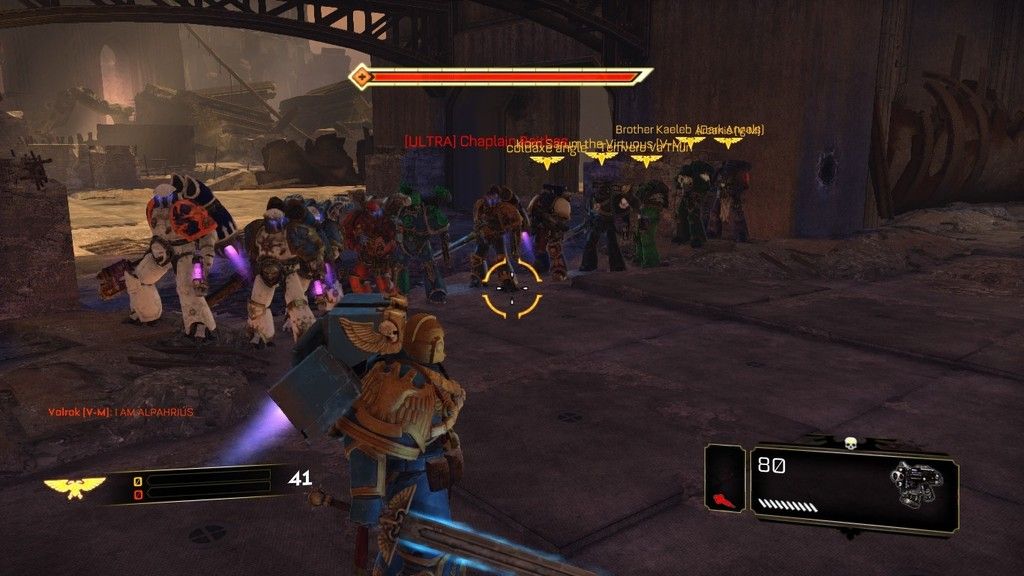Open Valrok's chat message line

coord(121,413)
